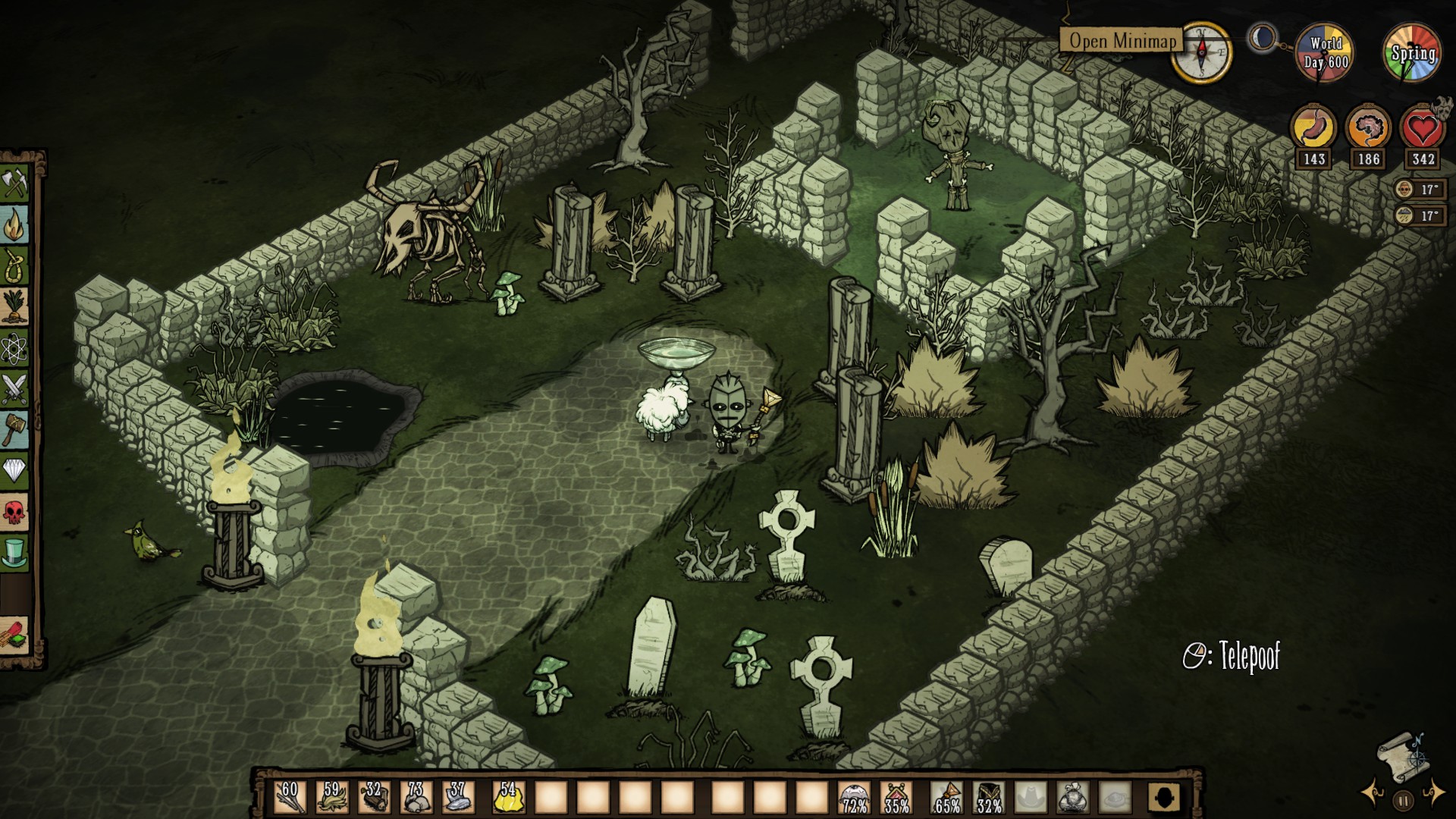Viewport: 1456px width, 819px height.
Task: Click the pause button
Action: (1403, 799)
